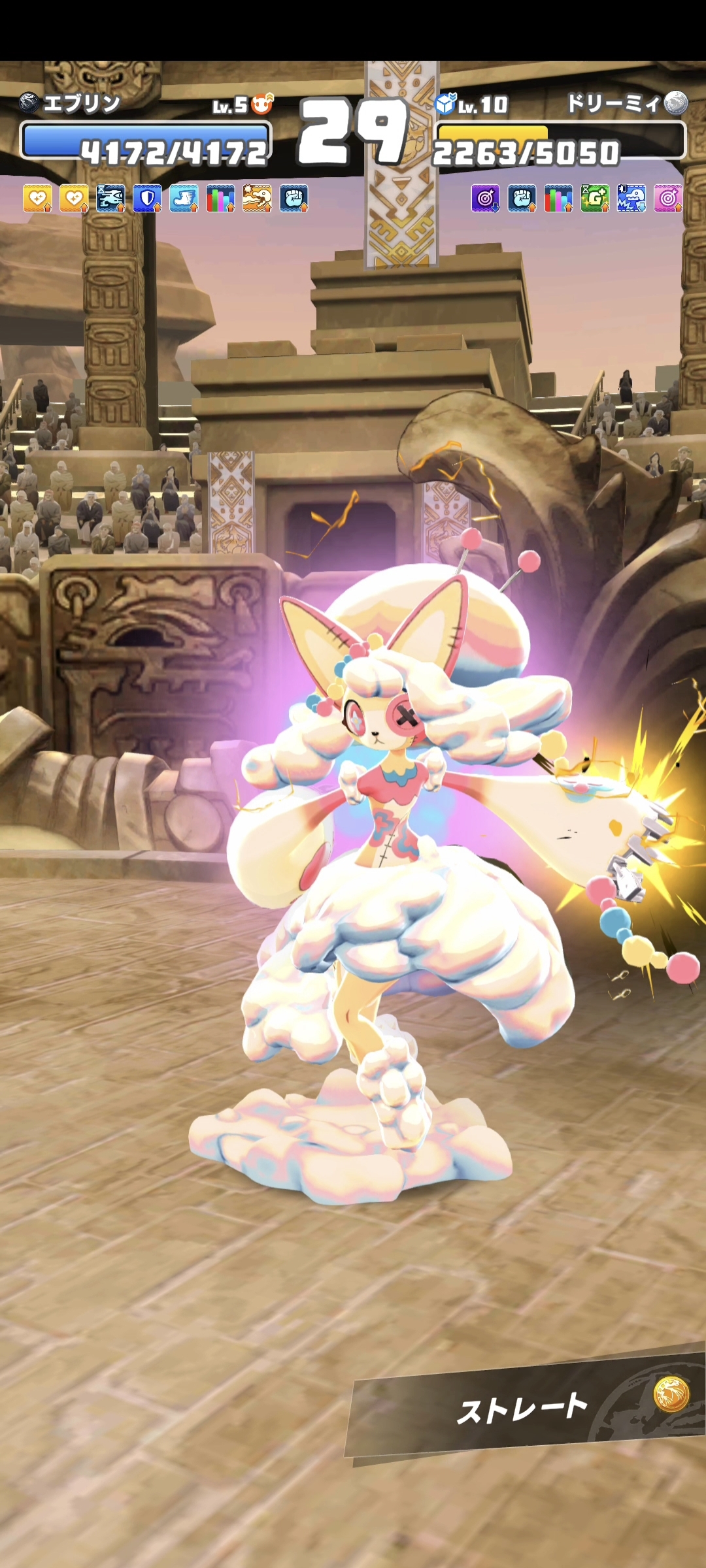Inspect the purple target debuff icon
Image resolution: width=706 pixels, height=1568 pixels.
pos(485,198)
